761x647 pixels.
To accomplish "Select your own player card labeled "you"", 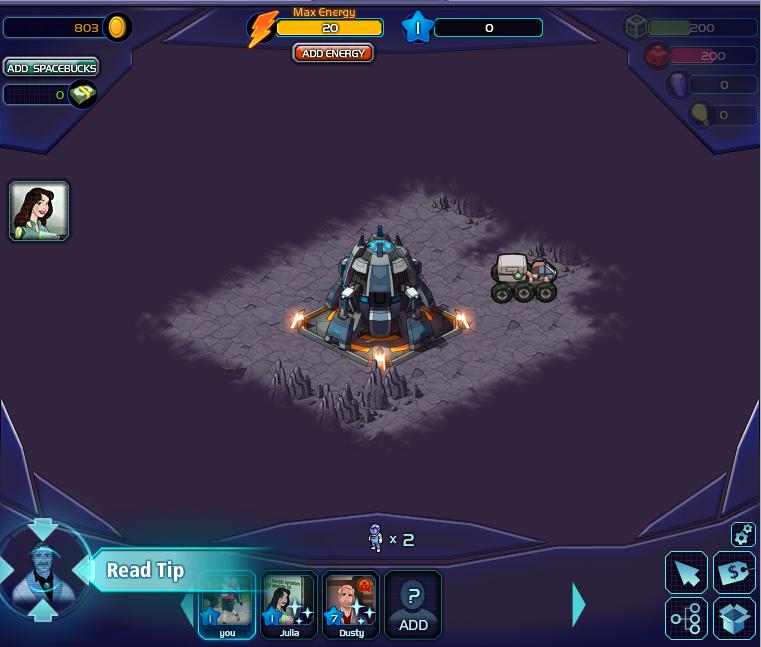I will point(227,604).
